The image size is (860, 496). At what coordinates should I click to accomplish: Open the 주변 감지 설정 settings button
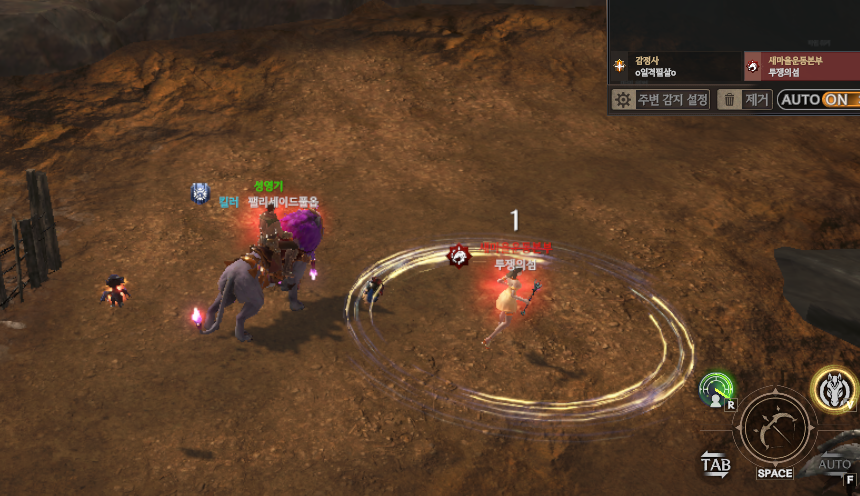pos(661,99)
